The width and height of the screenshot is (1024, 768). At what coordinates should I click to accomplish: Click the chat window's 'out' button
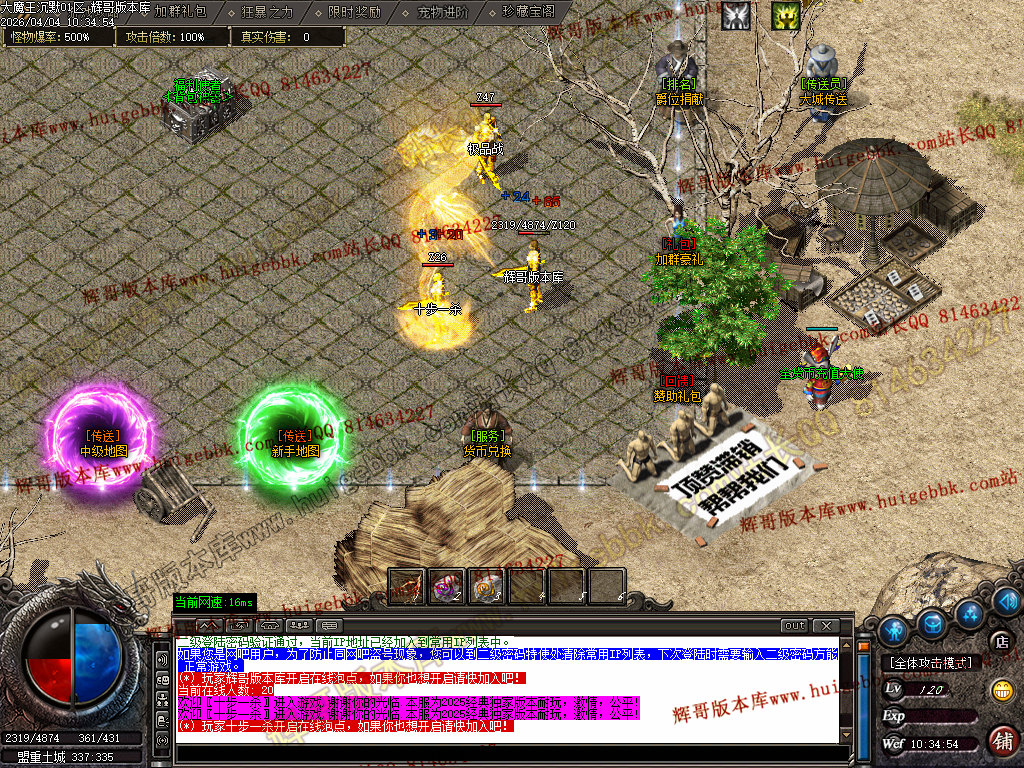(x=794, y=625)
